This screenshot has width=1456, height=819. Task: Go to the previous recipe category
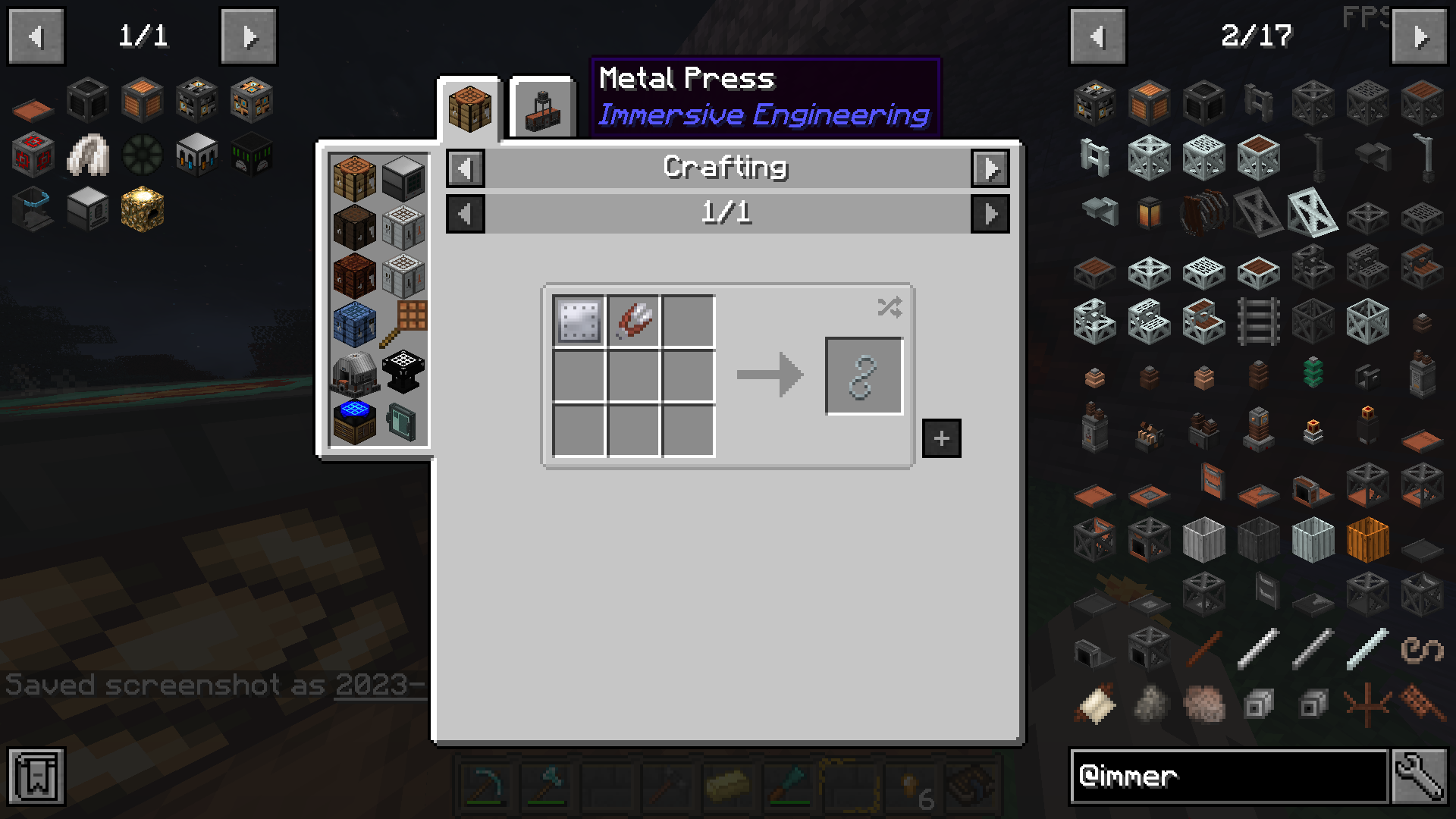(x=465, y=168)
